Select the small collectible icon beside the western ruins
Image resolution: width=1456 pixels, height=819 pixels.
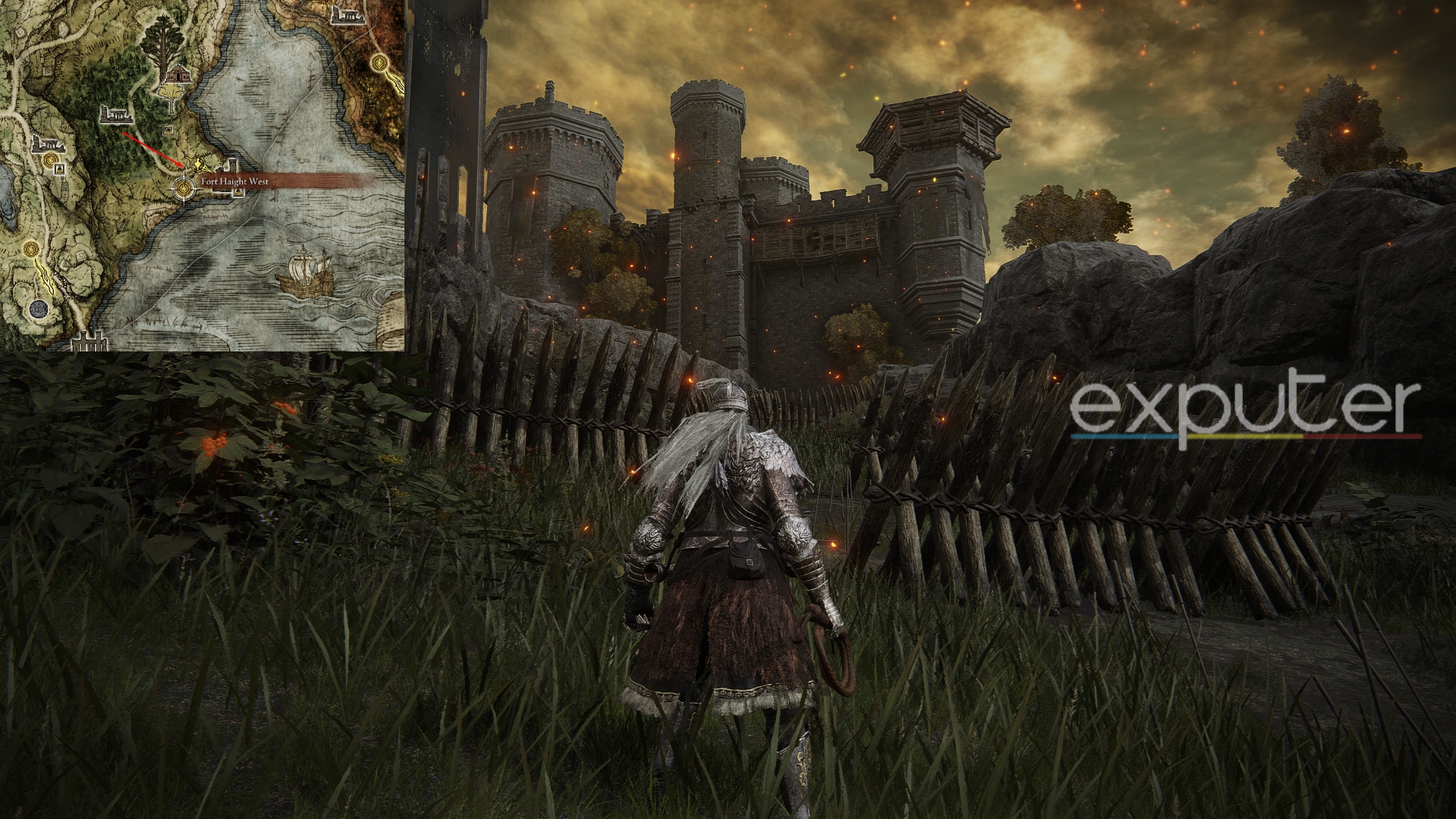tap(59, 168)
